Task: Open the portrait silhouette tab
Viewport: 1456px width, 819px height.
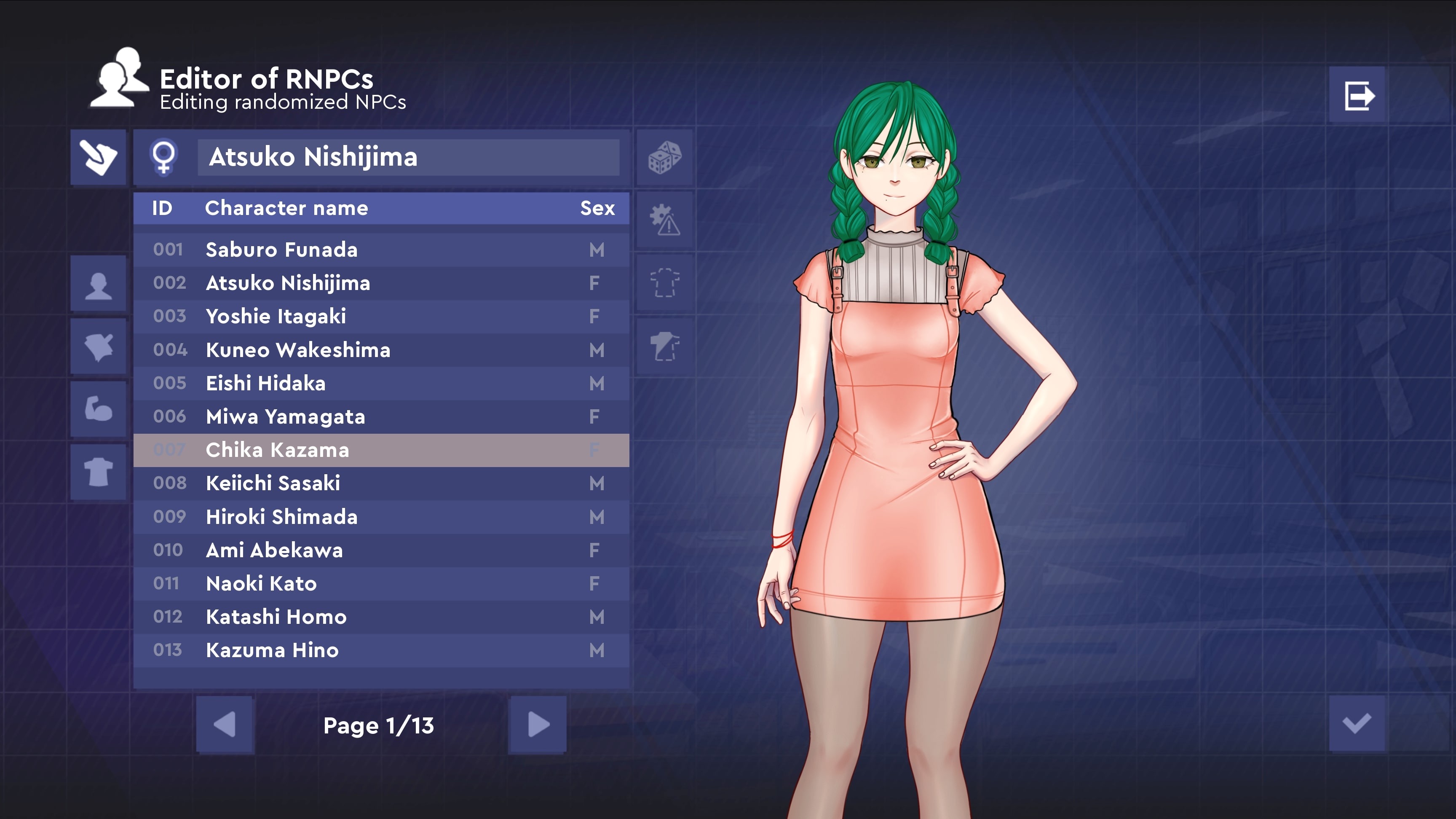Action: pos(98,285)
